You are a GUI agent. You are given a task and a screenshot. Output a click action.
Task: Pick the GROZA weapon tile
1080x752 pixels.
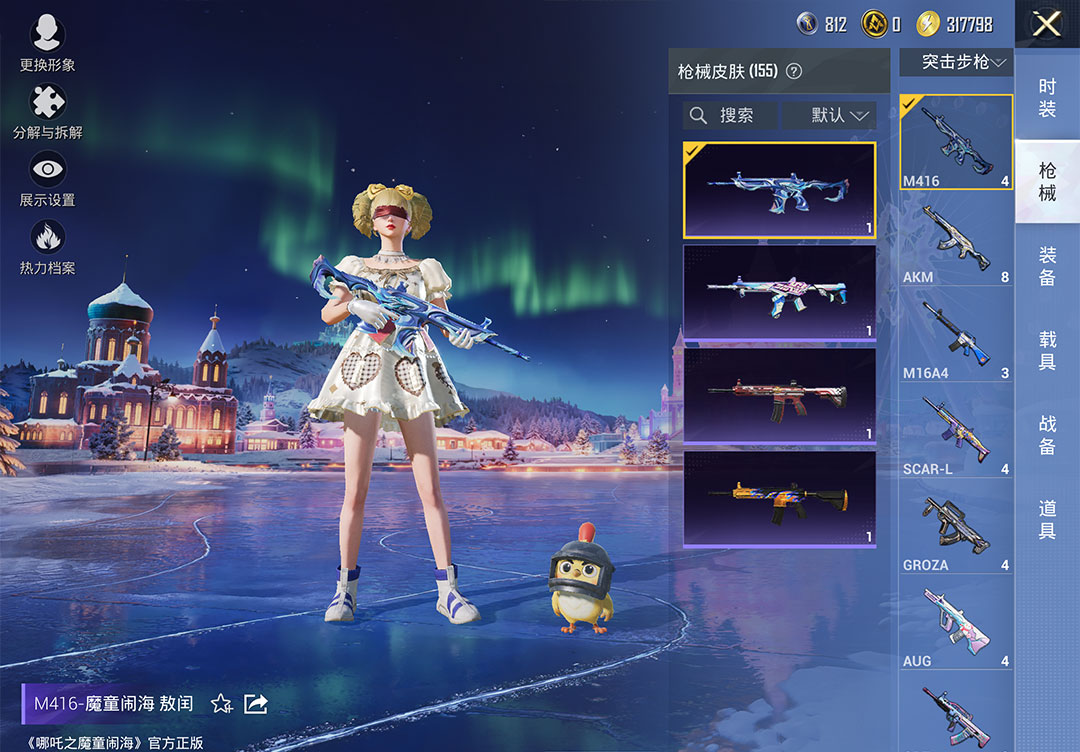[x=955, y=531]
